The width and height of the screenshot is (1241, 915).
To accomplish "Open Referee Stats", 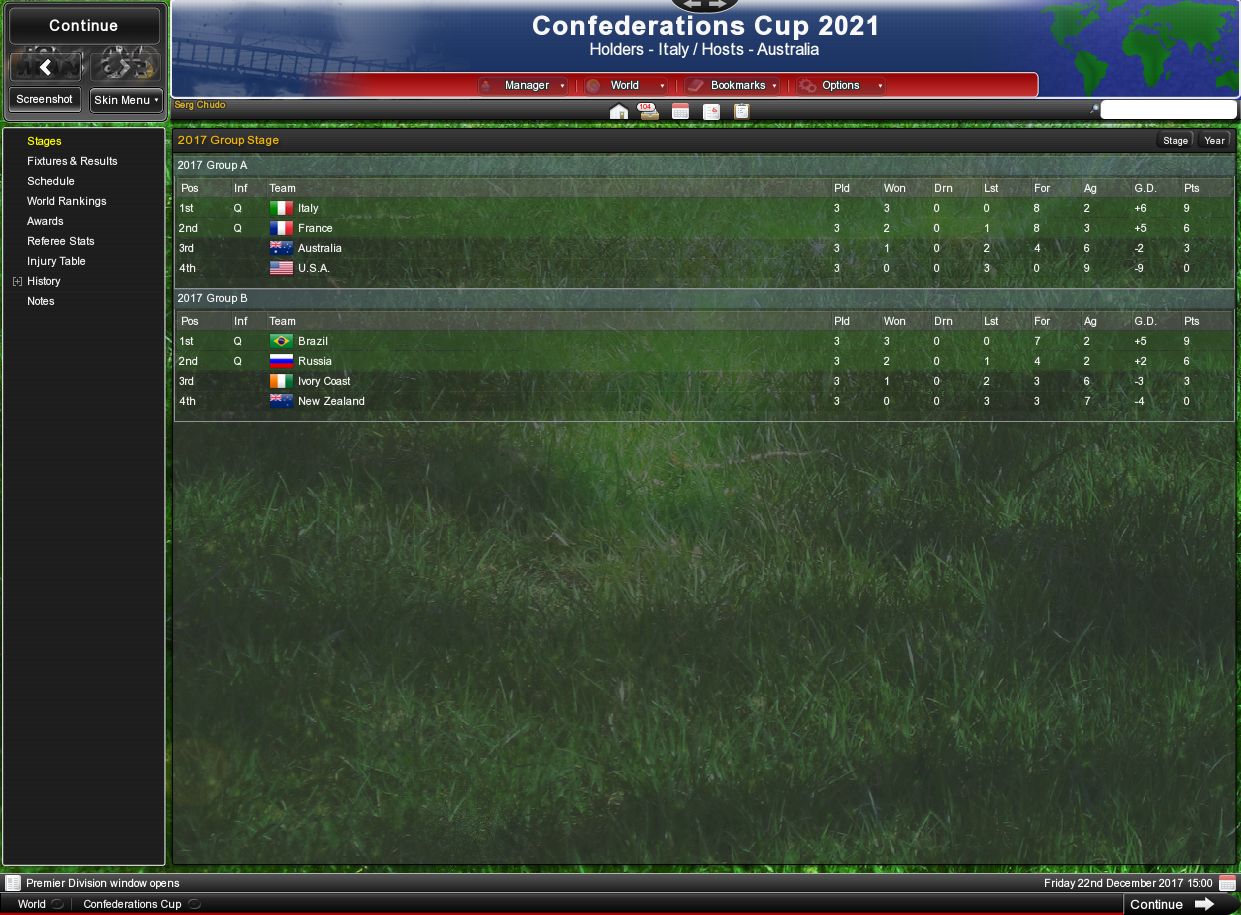I will point(61,241).
